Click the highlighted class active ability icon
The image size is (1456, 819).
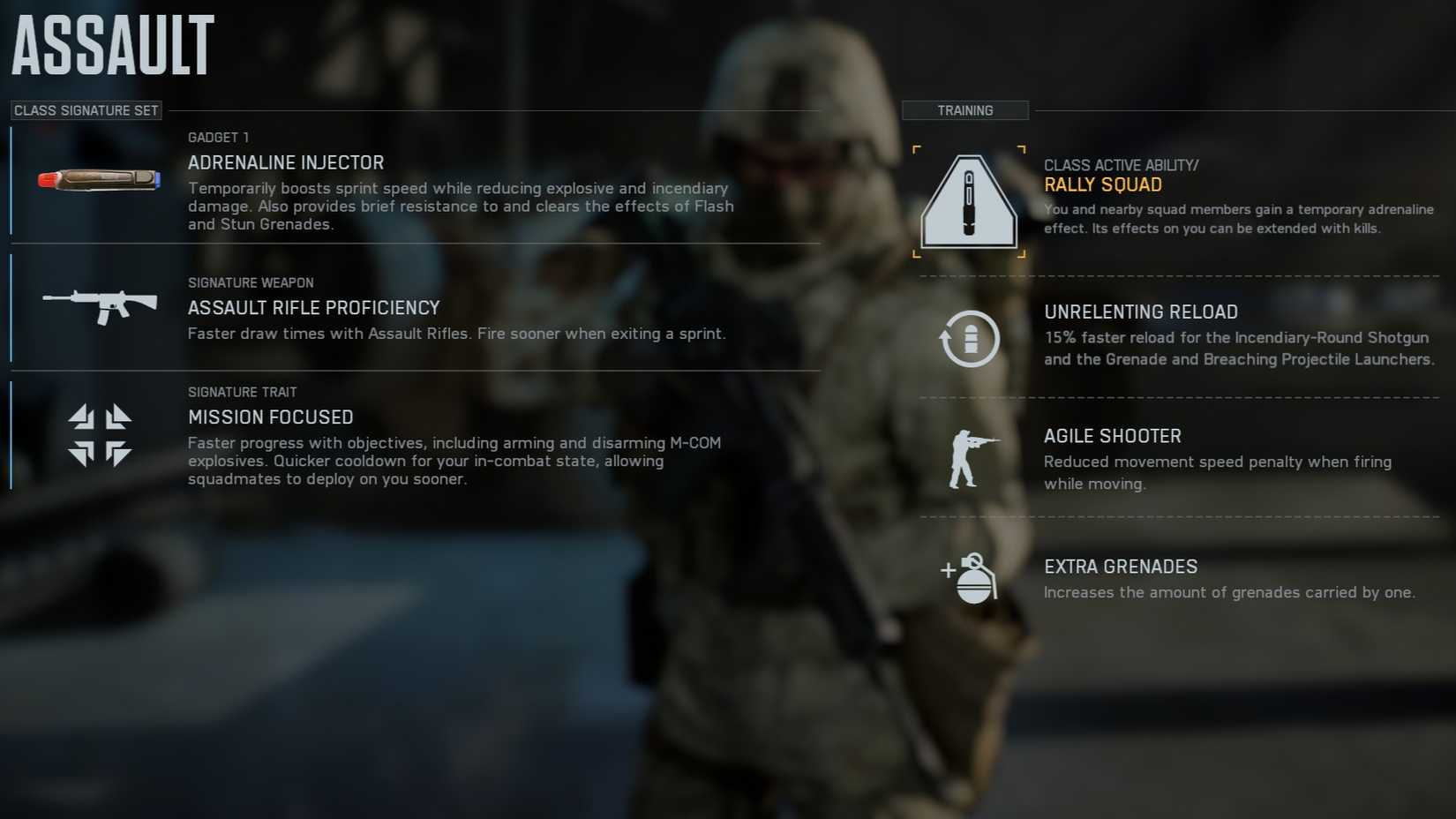[968, 200]
